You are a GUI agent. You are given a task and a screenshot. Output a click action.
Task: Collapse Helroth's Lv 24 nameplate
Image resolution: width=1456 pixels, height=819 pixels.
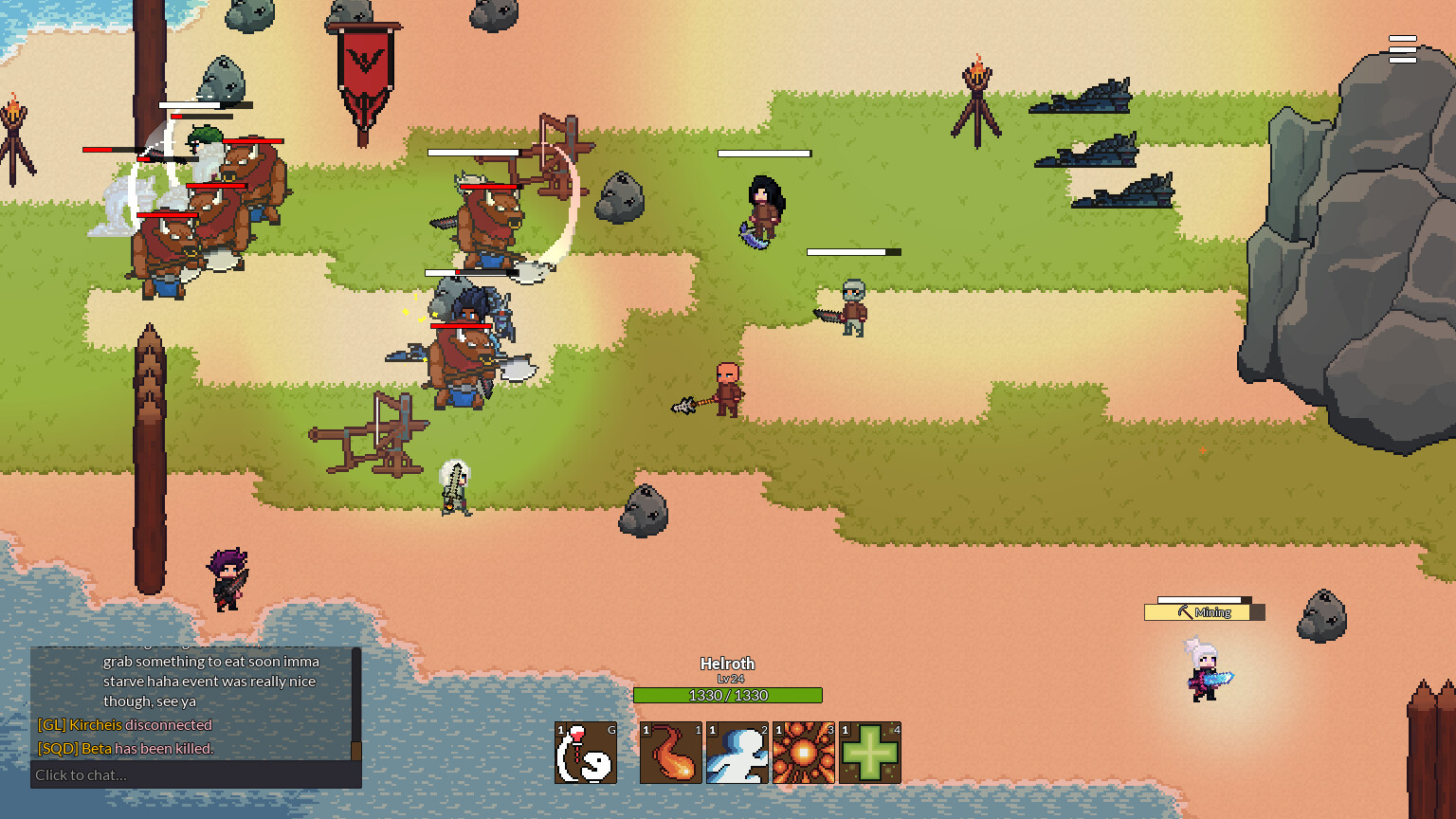click(x=728, y=664)
